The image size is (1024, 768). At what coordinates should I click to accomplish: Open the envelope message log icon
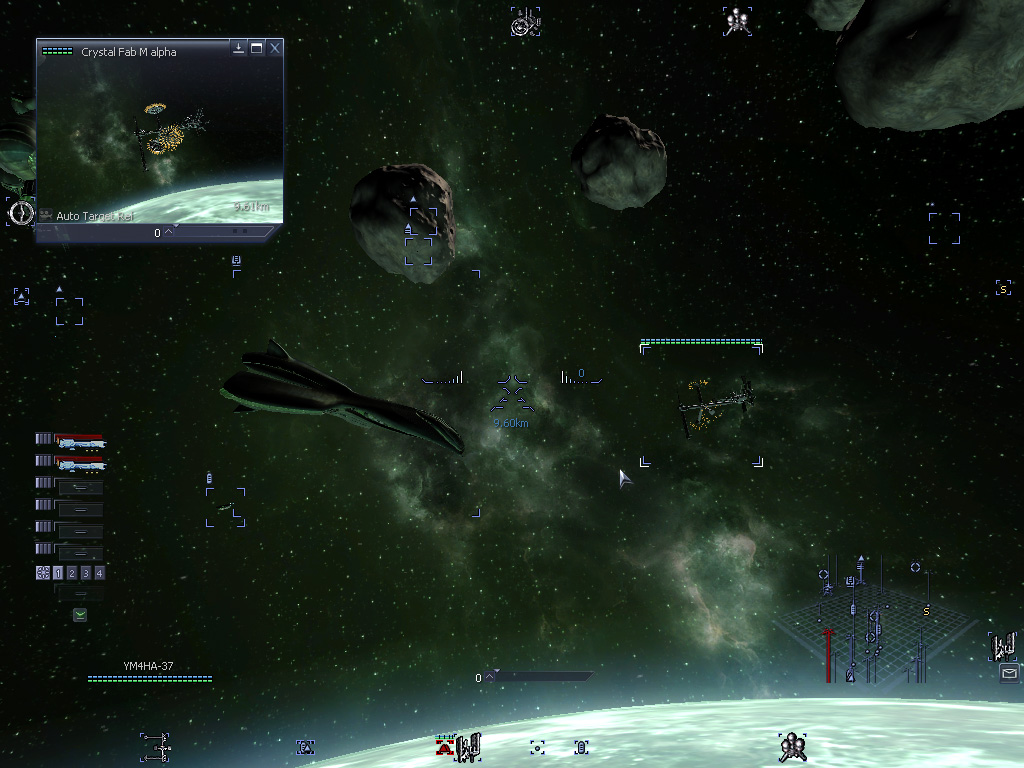pos(1008,674)
